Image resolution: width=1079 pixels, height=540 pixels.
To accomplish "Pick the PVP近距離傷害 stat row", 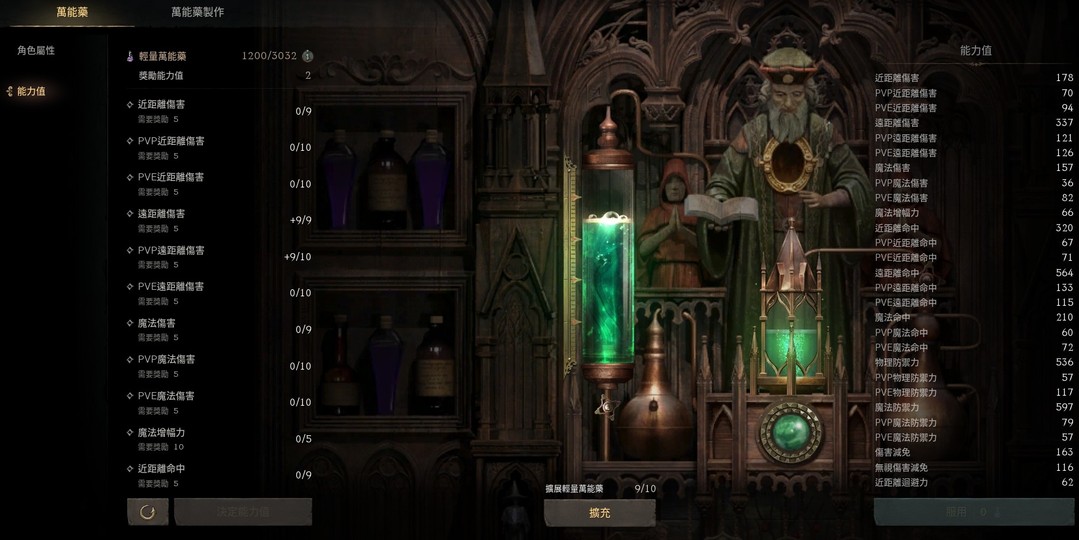I will click(x=219, y=147).
